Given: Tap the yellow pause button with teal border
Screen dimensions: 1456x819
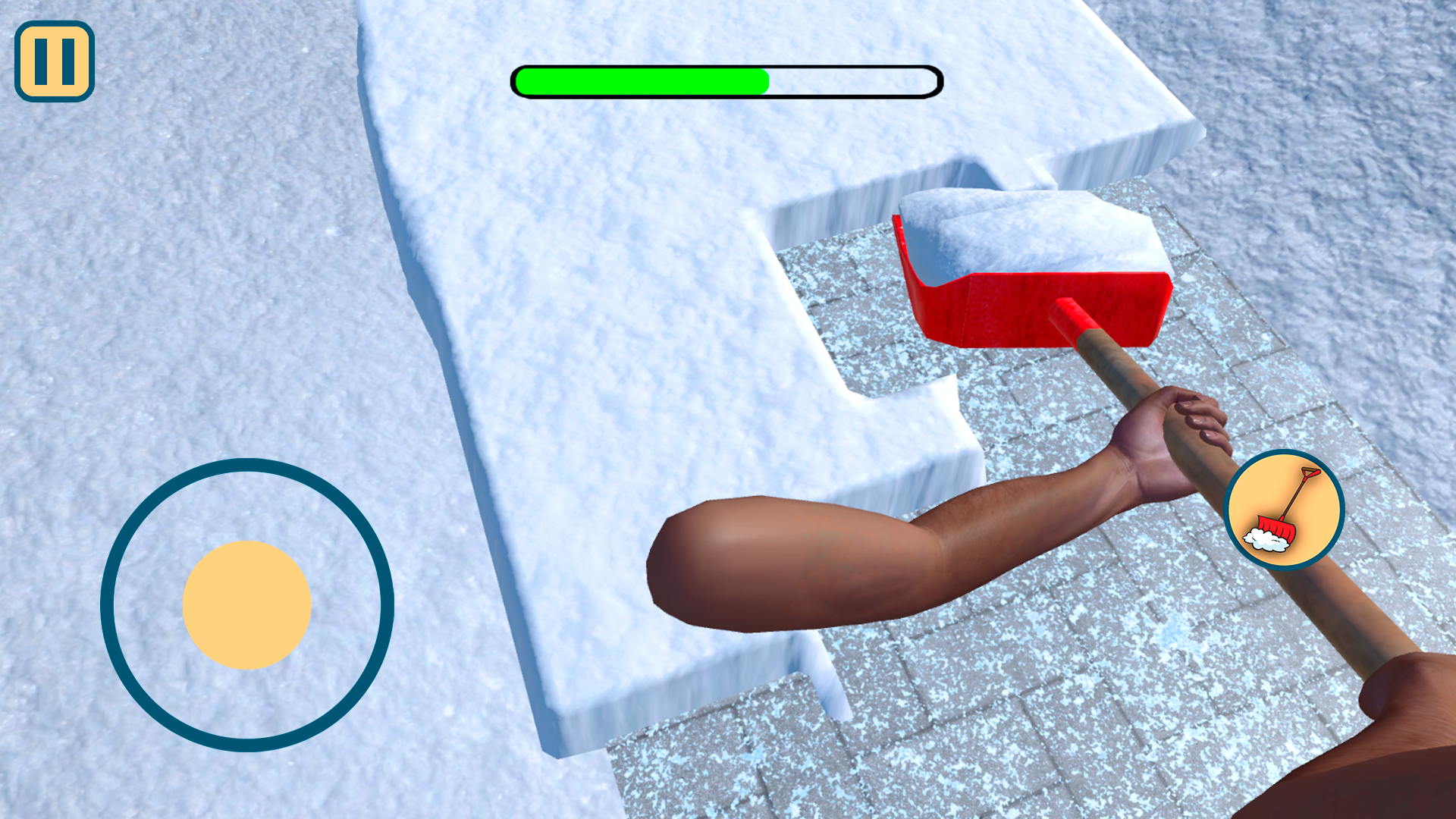Looking at the screenshot, I should 54,59.
